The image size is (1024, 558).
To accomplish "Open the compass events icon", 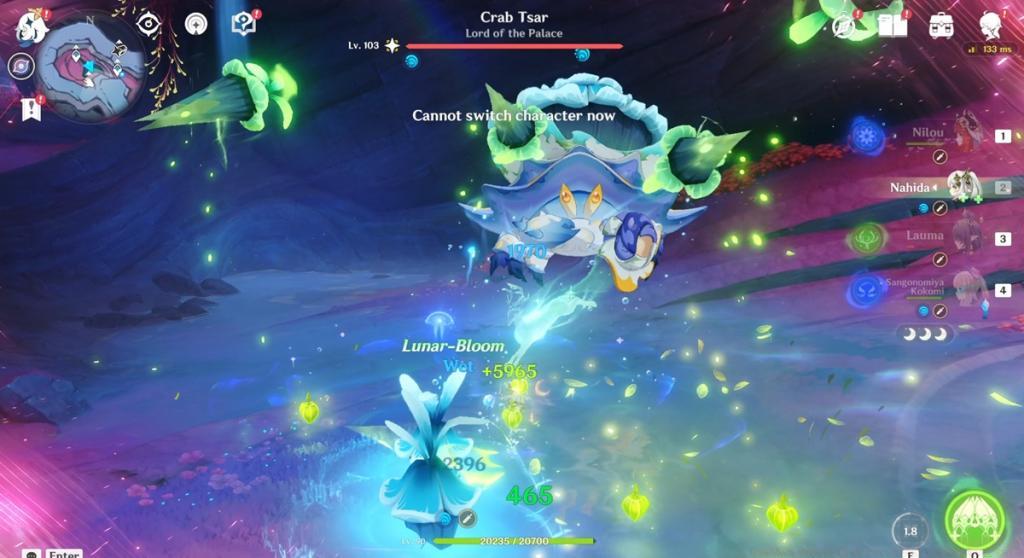I will click(x=843, y=26).
